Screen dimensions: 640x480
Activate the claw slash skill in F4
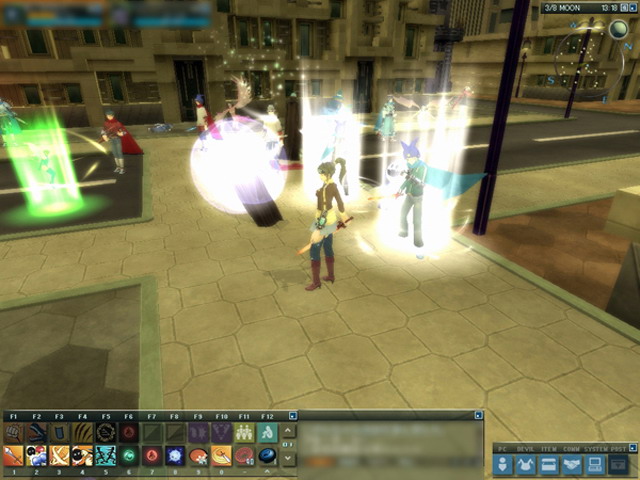[x=82, y=433]
